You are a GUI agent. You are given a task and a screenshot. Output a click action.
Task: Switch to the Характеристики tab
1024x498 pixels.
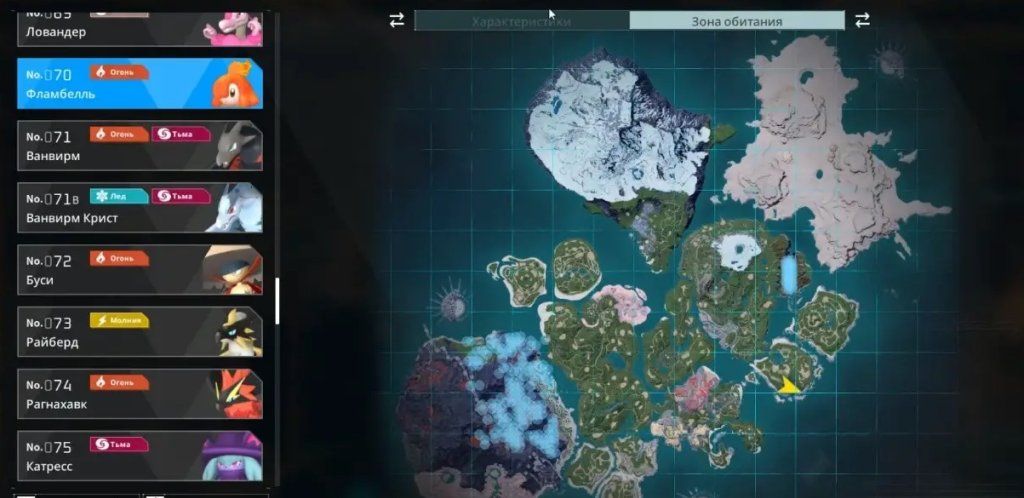[x=521, y=21]
